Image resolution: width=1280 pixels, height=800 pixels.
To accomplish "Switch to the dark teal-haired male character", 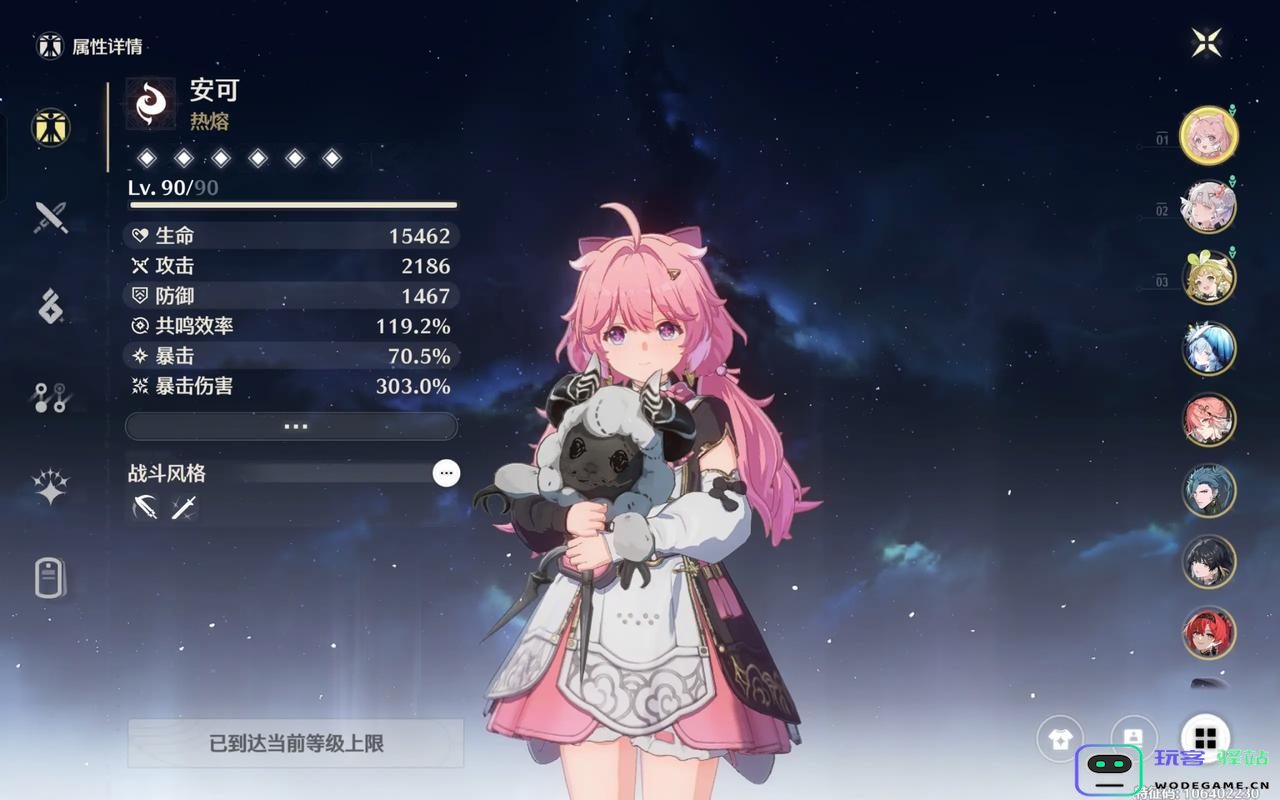I will [1209, 490].
